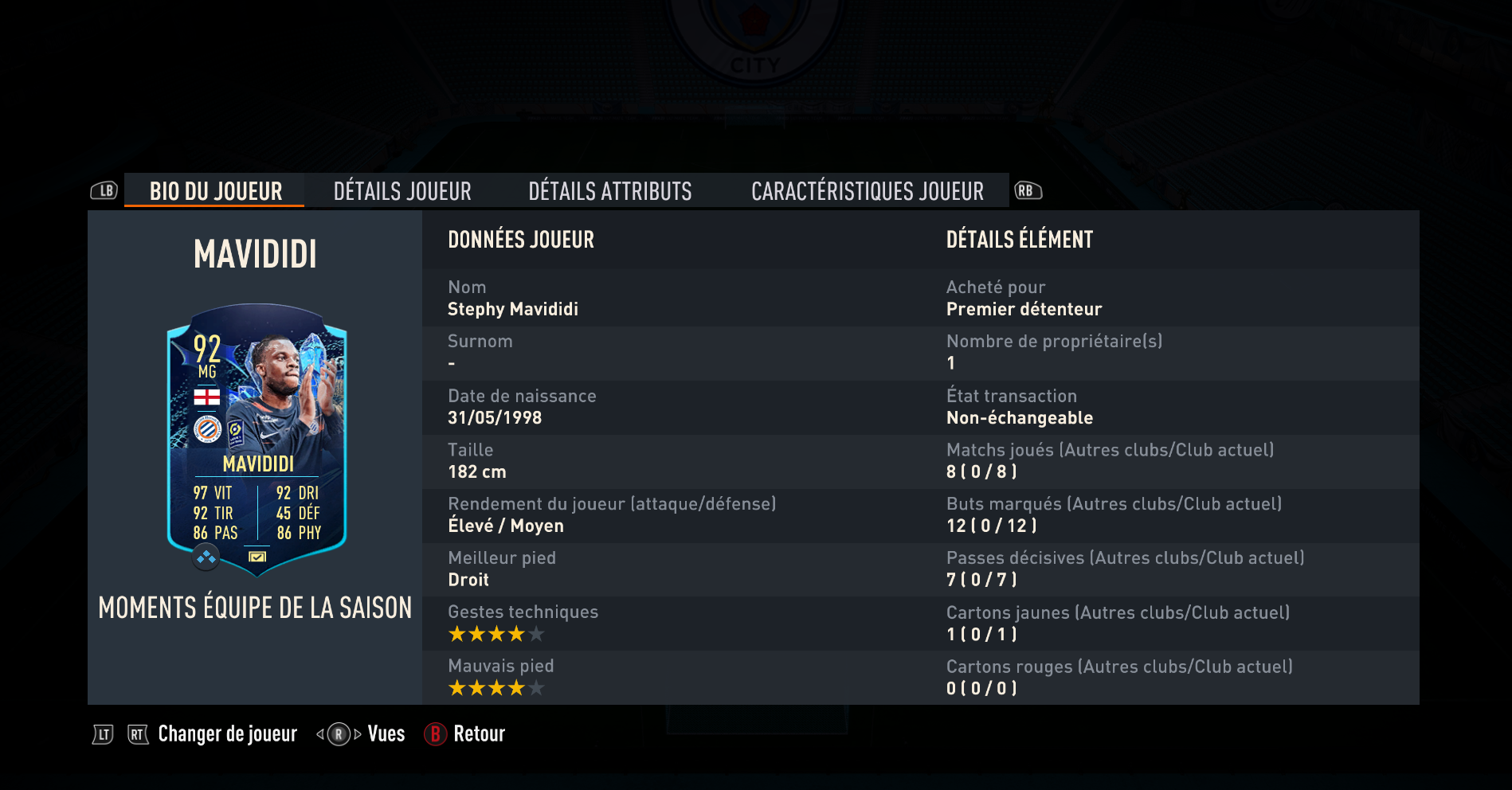
Task: Click the Retour button
Action: click(x=478, y=733)
